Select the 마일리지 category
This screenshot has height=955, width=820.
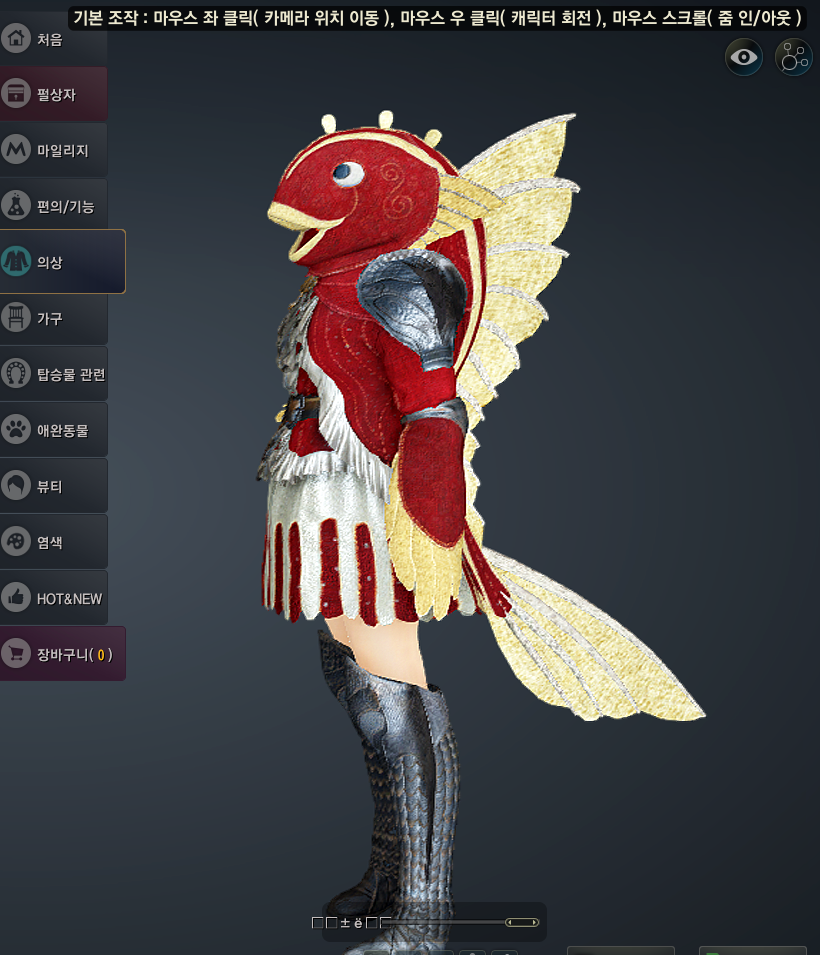click(54, 151)
